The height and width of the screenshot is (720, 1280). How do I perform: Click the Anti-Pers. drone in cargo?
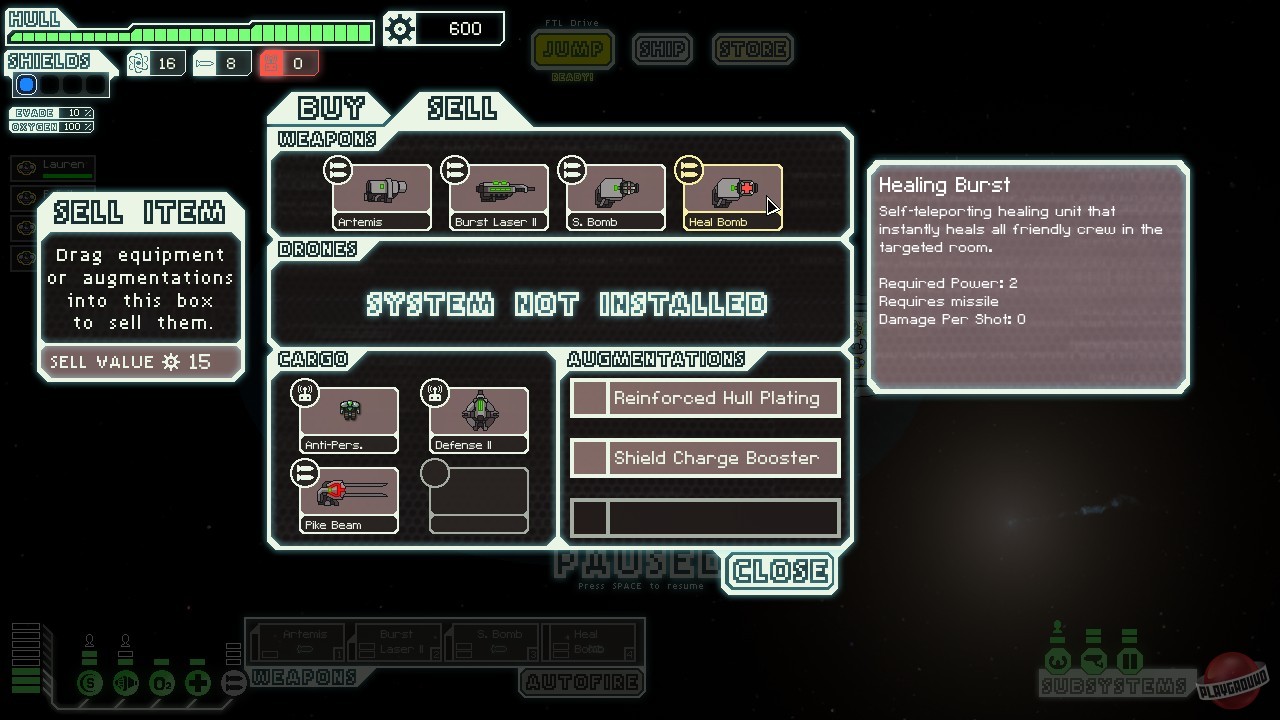pos(348,415)
